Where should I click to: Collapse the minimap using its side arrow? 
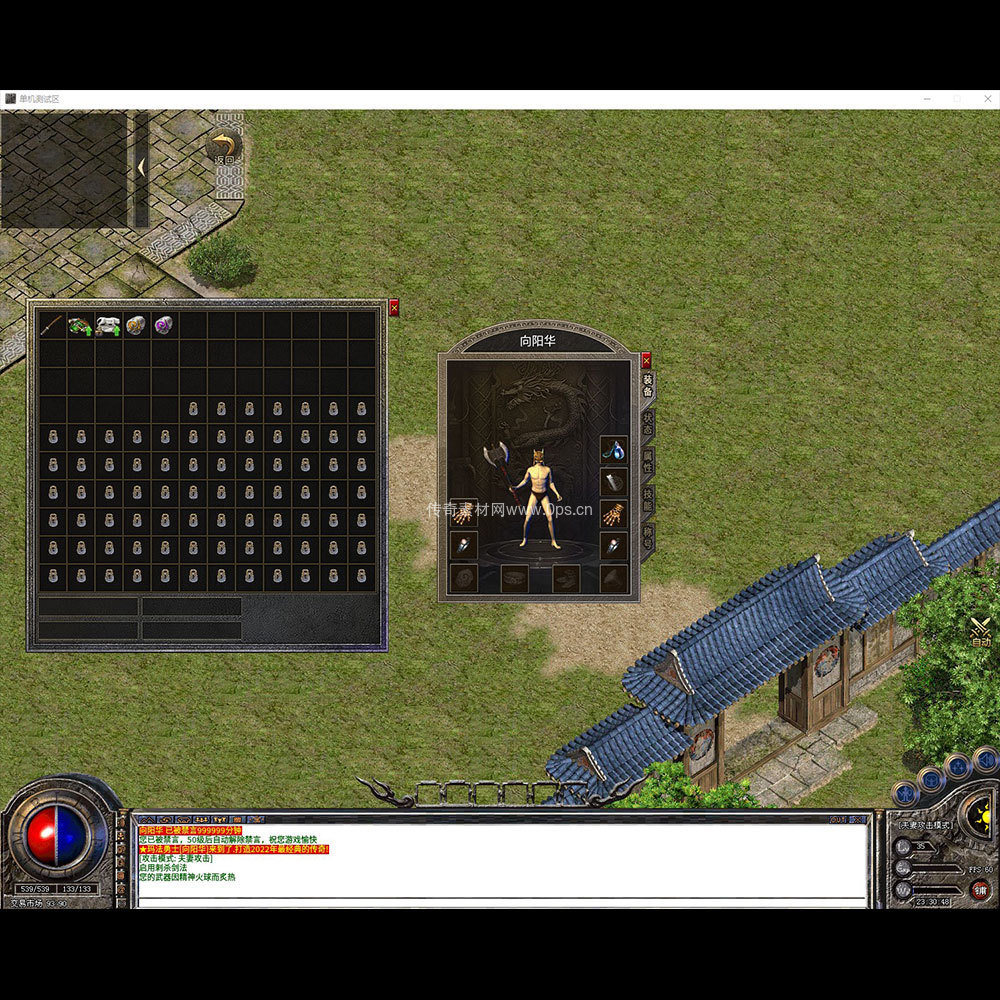(x=141, y=167)
